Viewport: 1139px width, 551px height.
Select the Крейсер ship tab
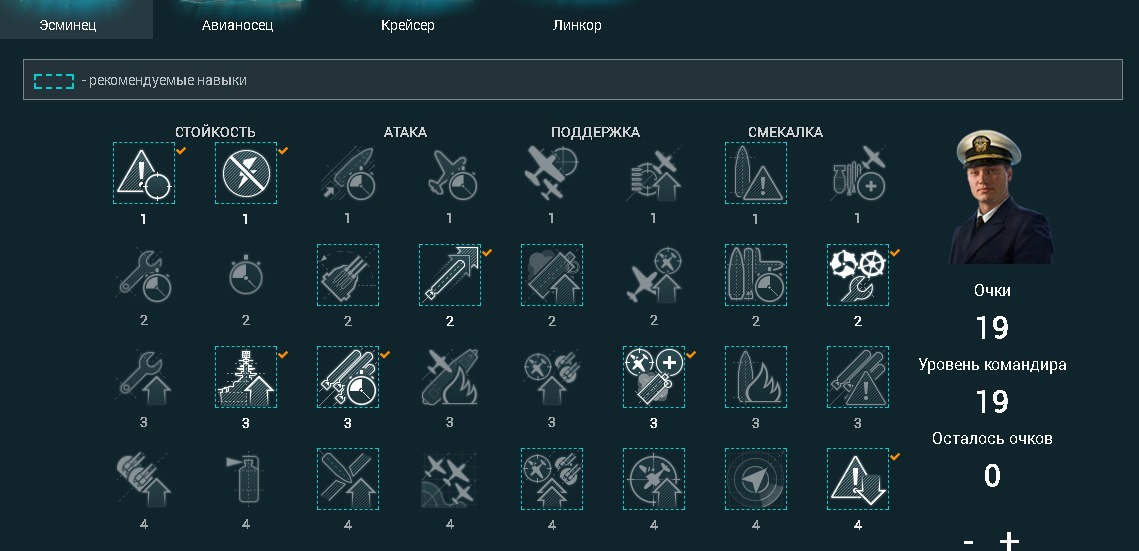point(408,25)
